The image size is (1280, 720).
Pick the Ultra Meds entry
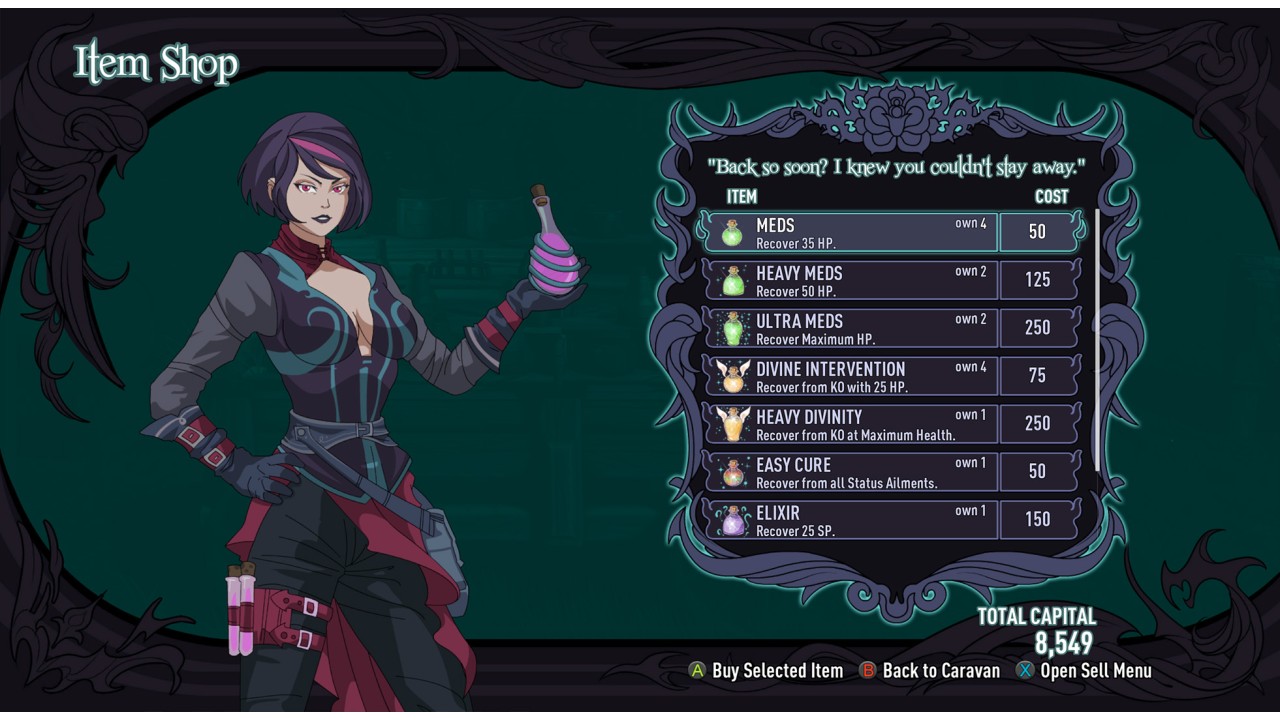852,328
